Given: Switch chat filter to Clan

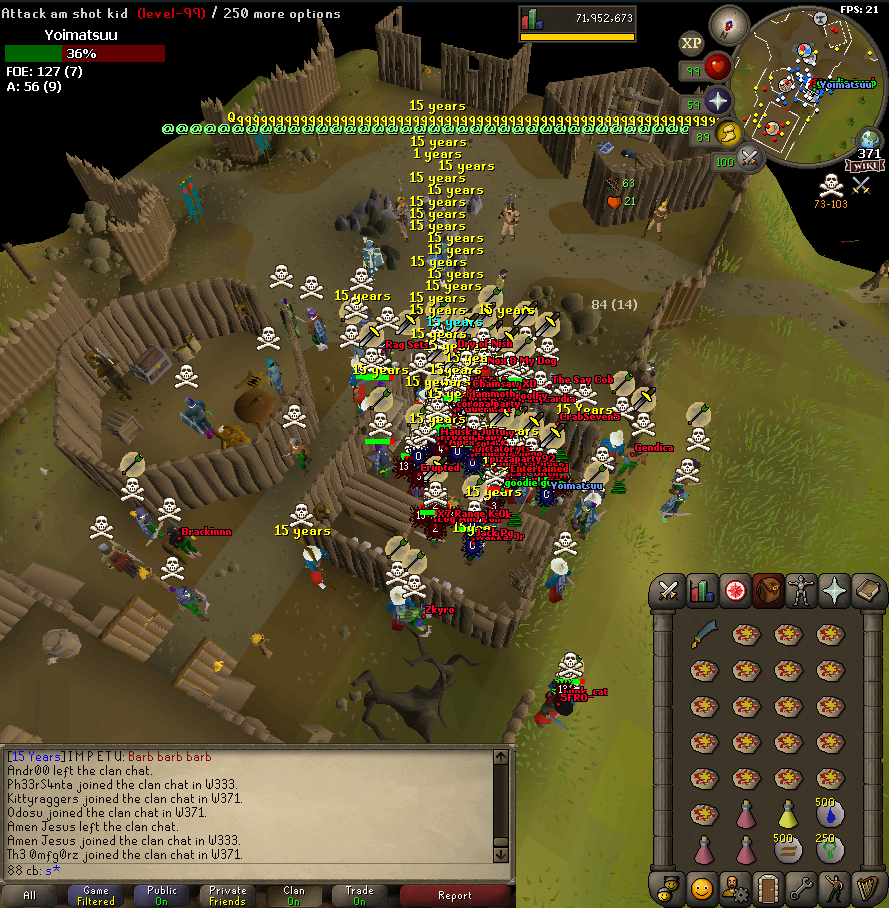Looking at the screenshot, I should (x=294, y=895).
